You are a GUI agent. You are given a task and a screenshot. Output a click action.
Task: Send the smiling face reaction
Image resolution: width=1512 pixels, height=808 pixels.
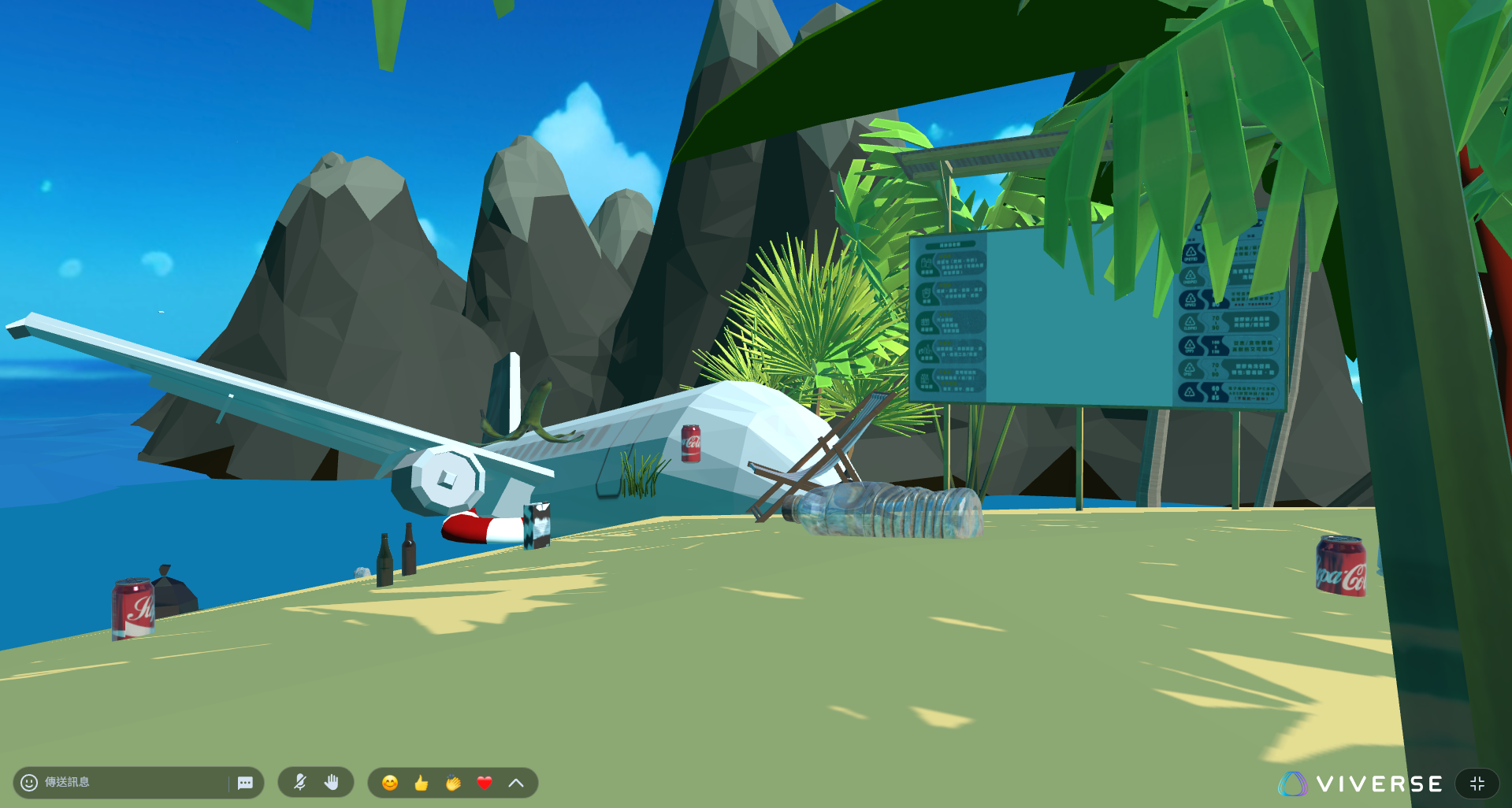(390, 783)
